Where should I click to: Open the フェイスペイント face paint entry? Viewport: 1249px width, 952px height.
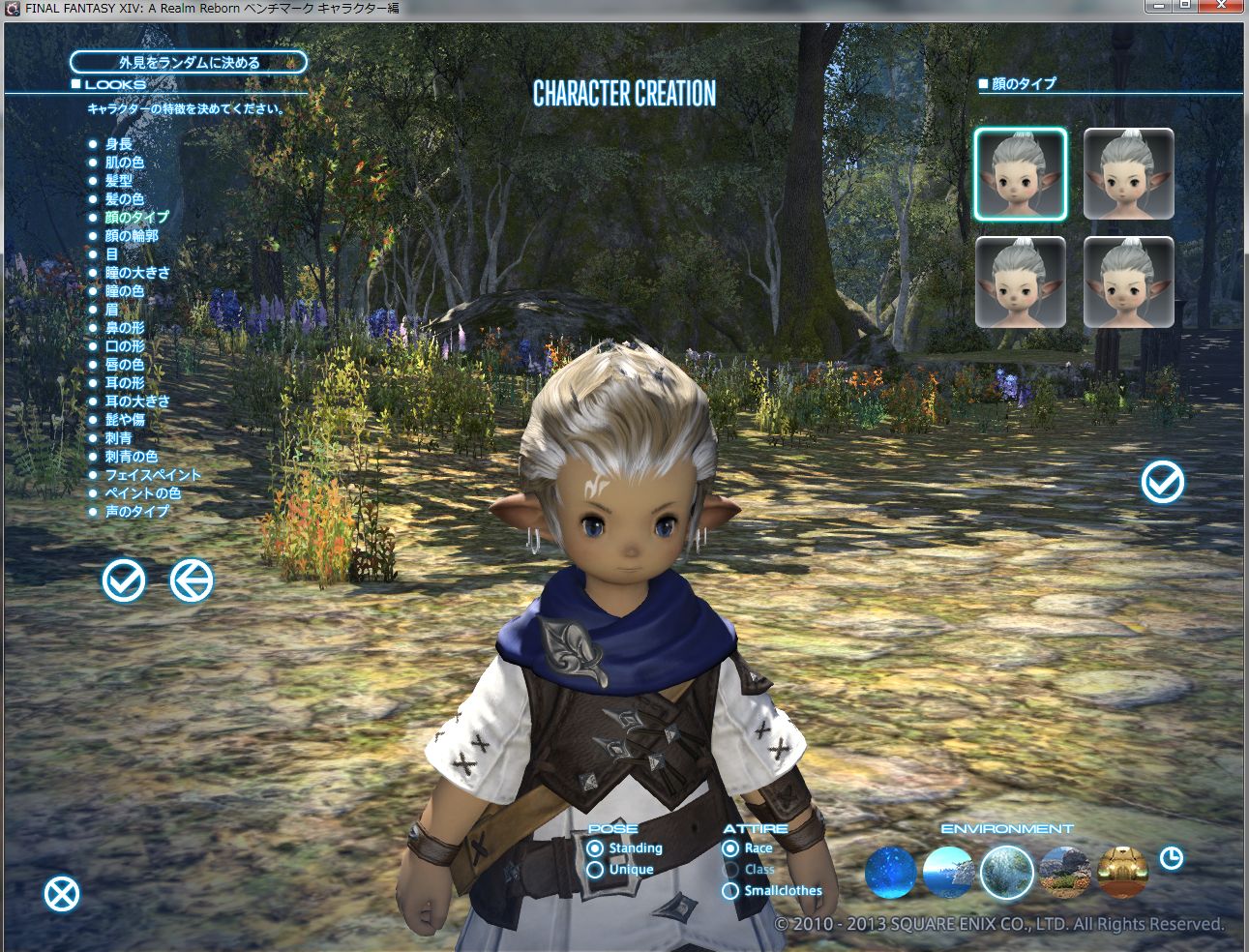coord(153,475)
